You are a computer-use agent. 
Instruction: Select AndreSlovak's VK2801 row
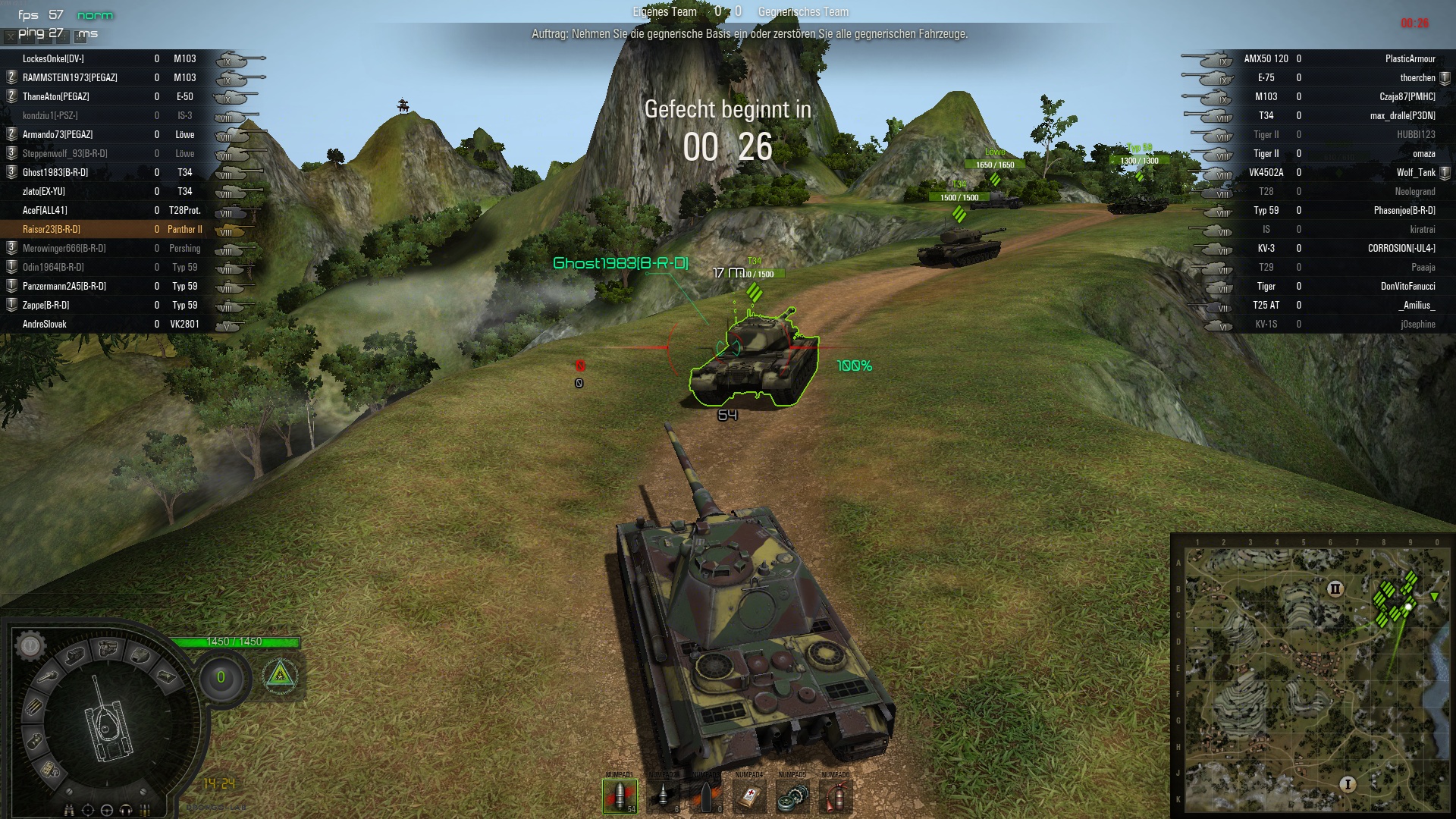pyautogui.click(x=45, y=324)
